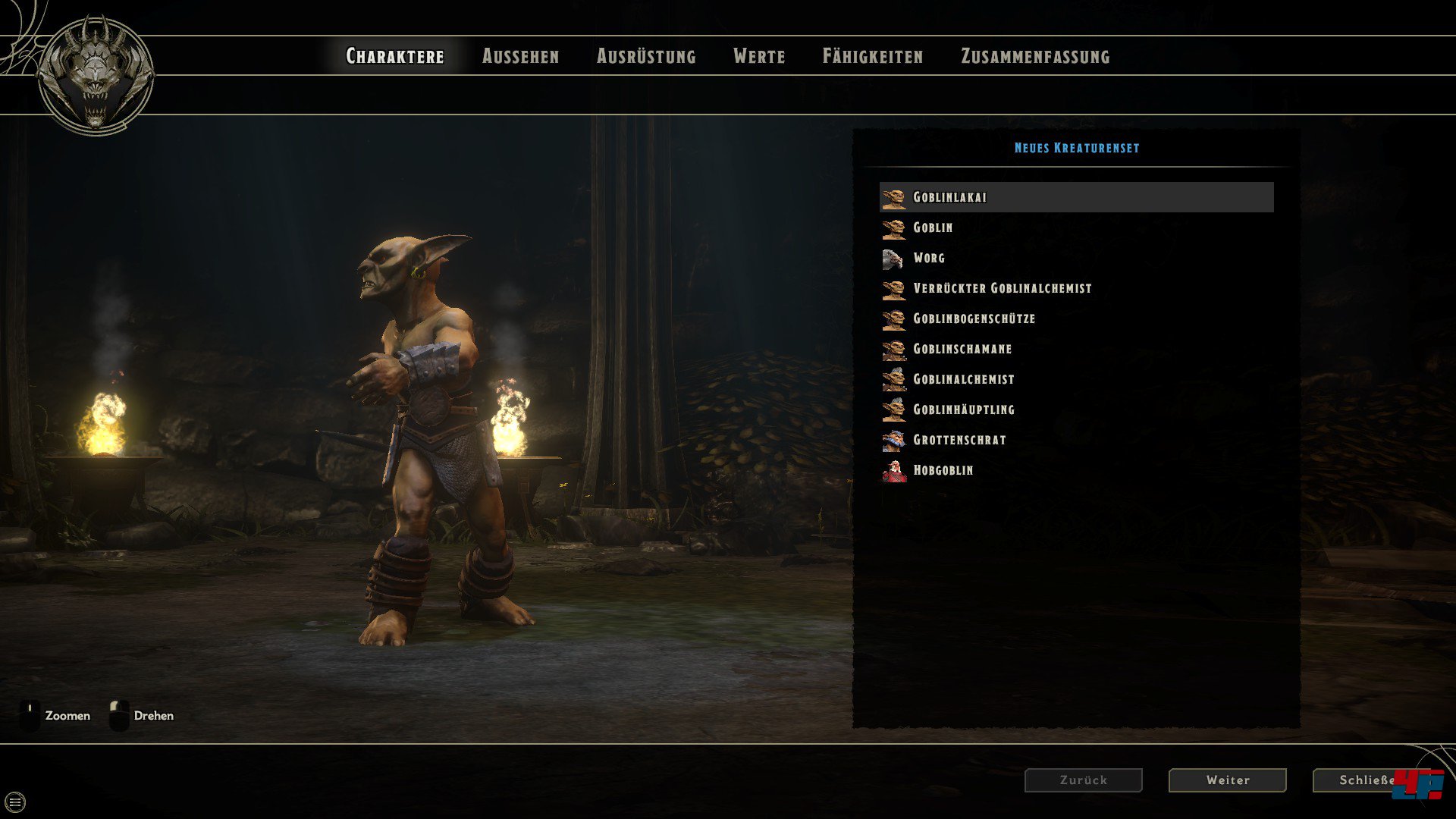Select Goblinlakai from the creature list
Viewport: 1456px width, 819px height.
949,197
